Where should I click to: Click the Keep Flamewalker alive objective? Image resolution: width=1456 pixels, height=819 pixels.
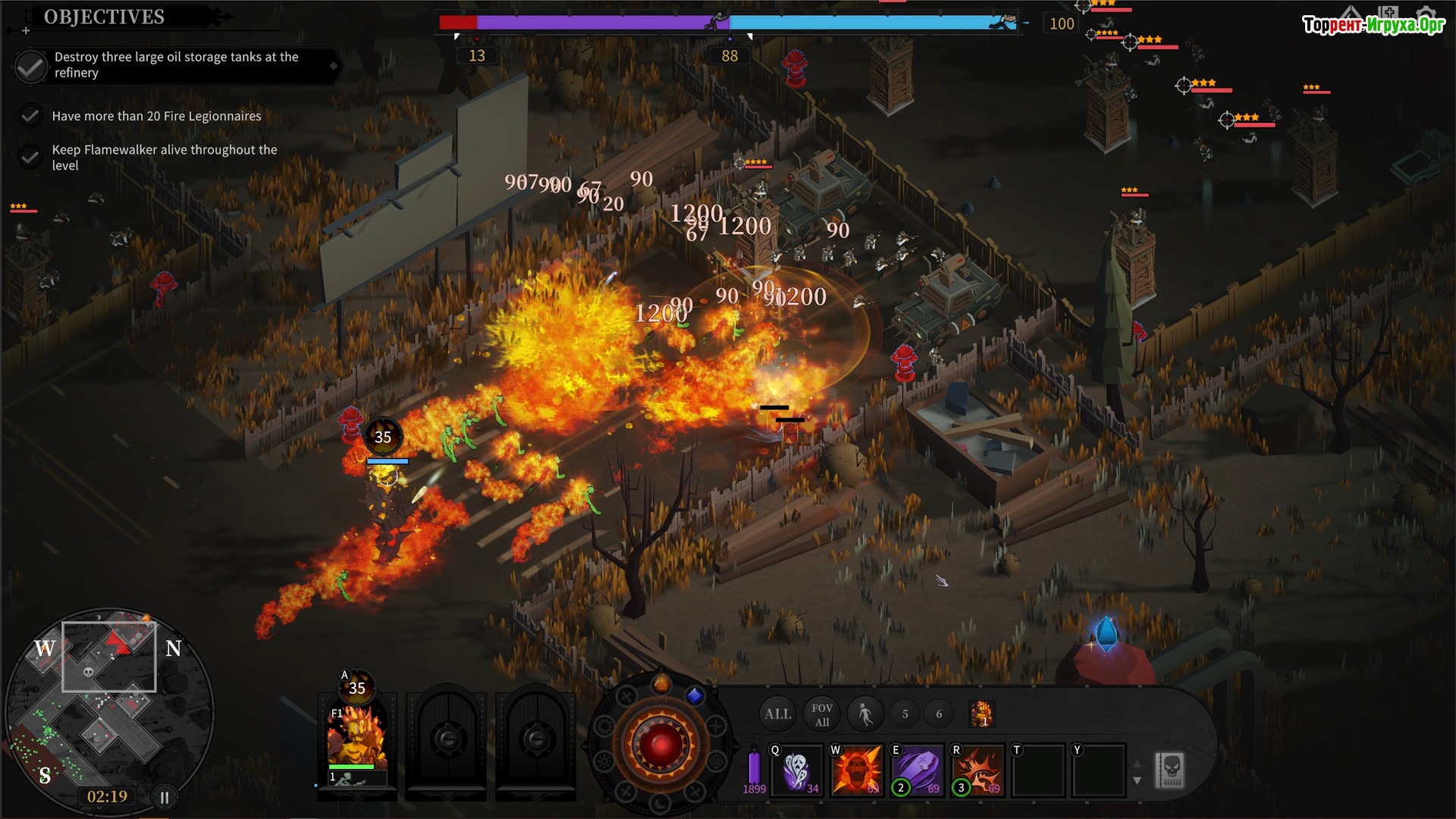point(164,158)
